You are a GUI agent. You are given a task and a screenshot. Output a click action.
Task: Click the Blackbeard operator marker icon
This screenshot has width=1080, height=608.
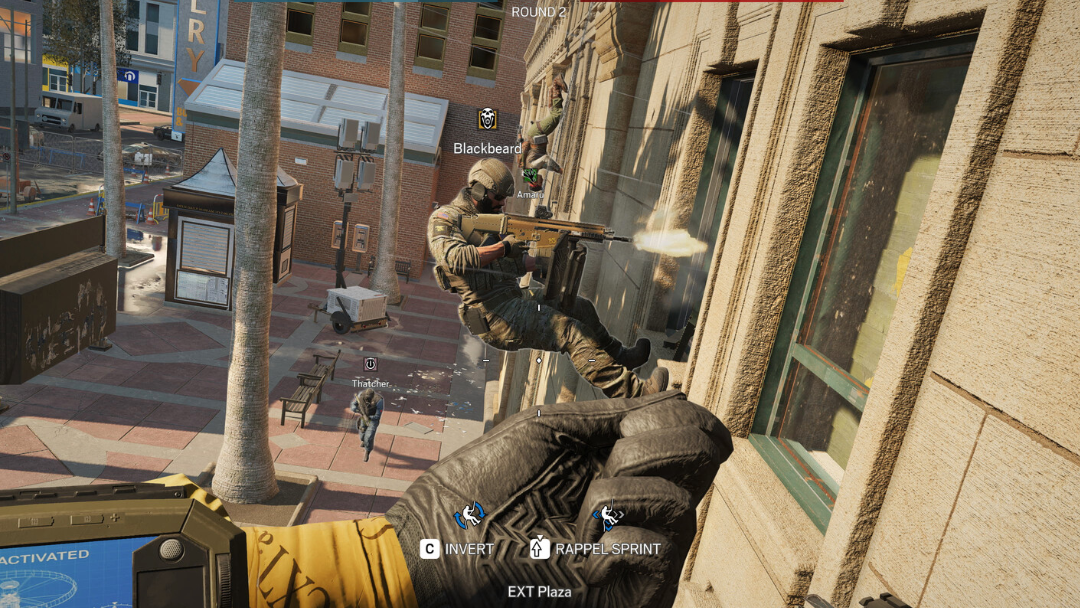[x=487, y=120]
